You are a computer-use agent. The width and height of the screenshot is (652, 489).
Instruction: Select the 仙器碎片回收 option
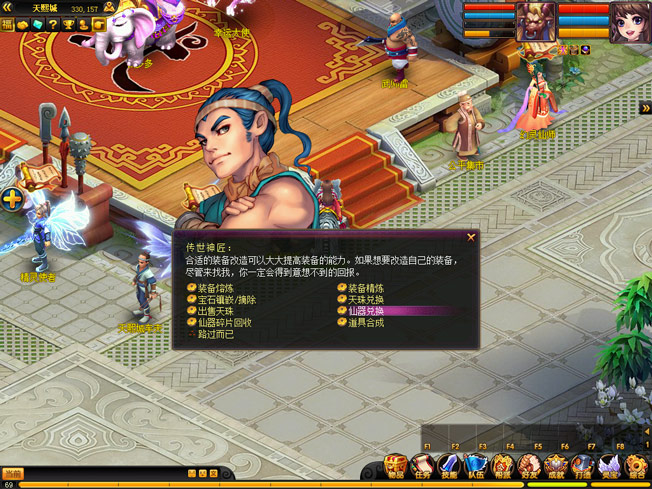[225, 323]
